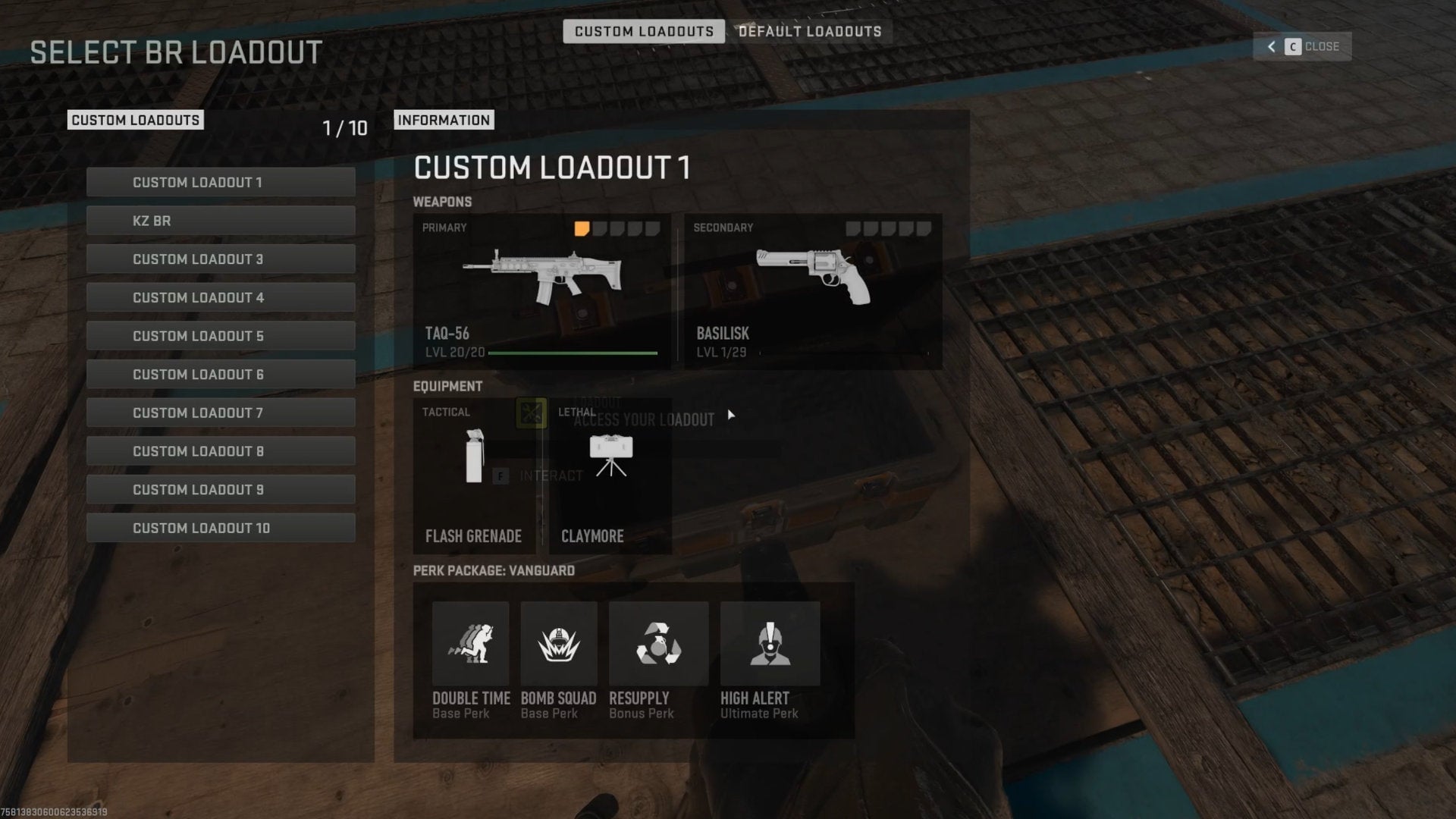The height and width of the screenshot is (819, 1456).
Task: Select the High Alert ultimate perk icon
Action: click(x=769, y=643)
